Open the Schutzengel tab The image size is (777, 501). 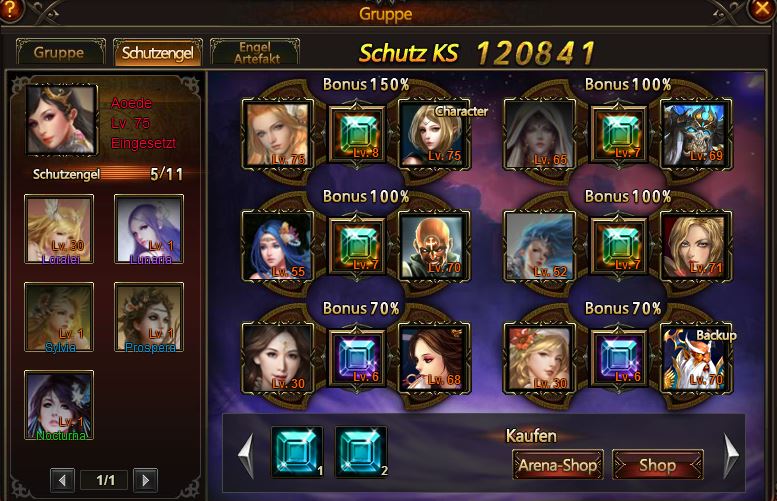click(x=157, y=53)
